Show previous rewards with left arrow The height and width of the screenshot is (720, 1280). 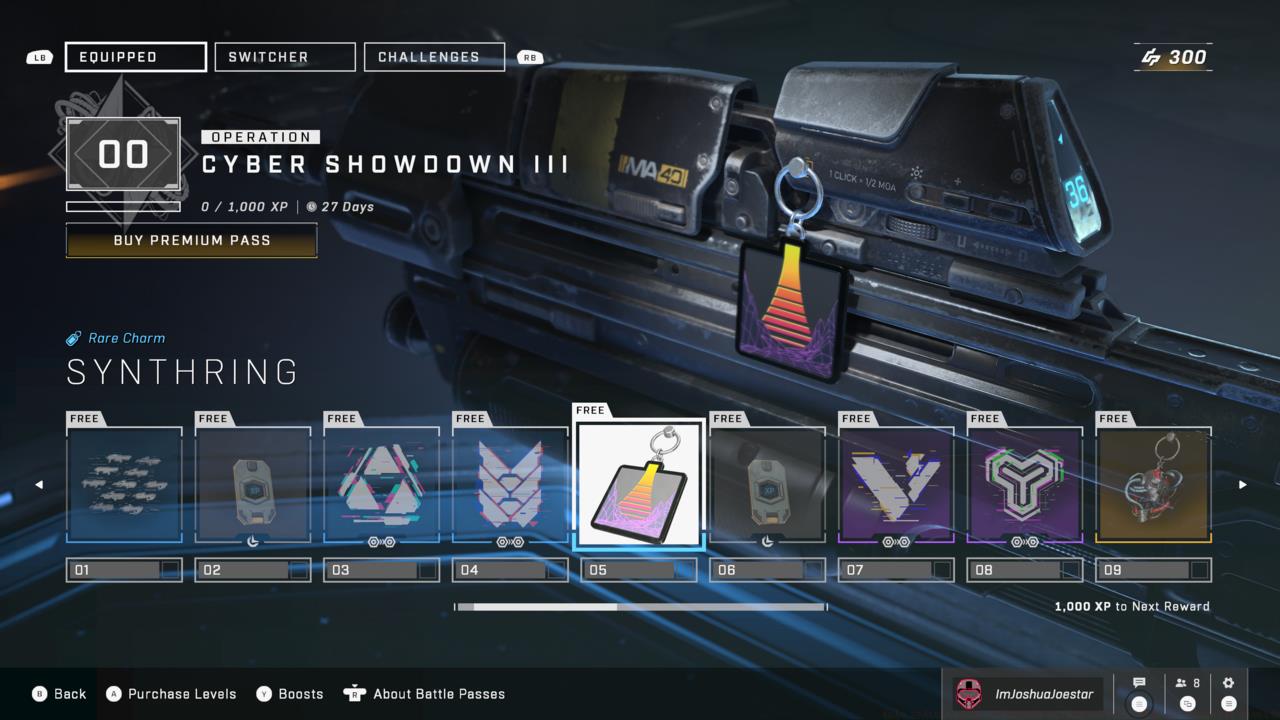(x=39, y=485)
